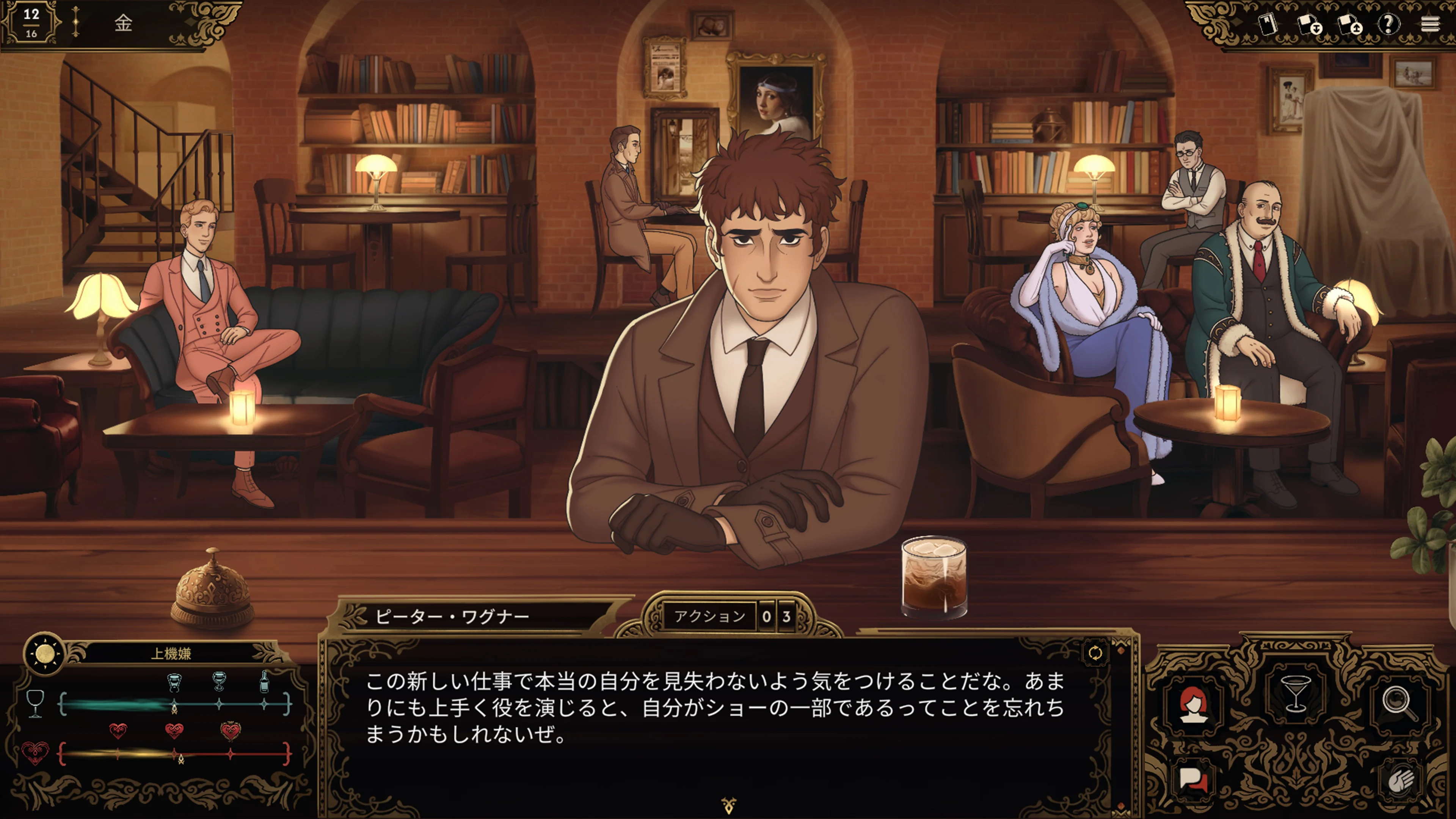Screen dimensions: 1456x819
Task: Open the main menu hamburger icon
Action: [x=1431, y=24]
